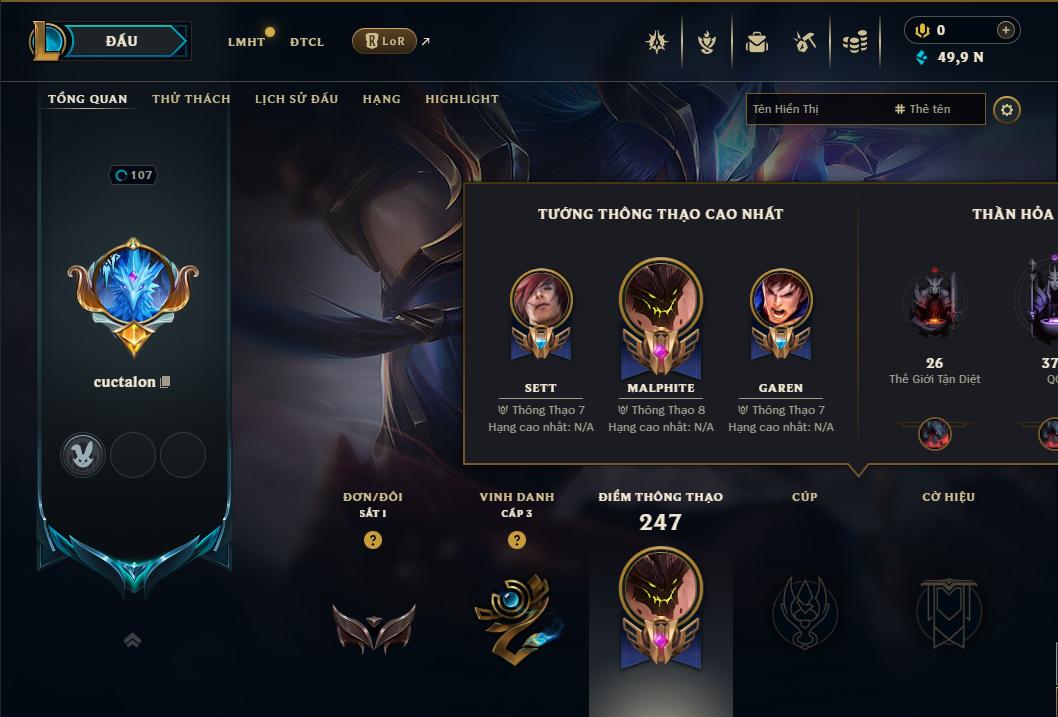Open the LMHT game tab
This screenshot has height=717, width=1058.
tap(246, 42)
